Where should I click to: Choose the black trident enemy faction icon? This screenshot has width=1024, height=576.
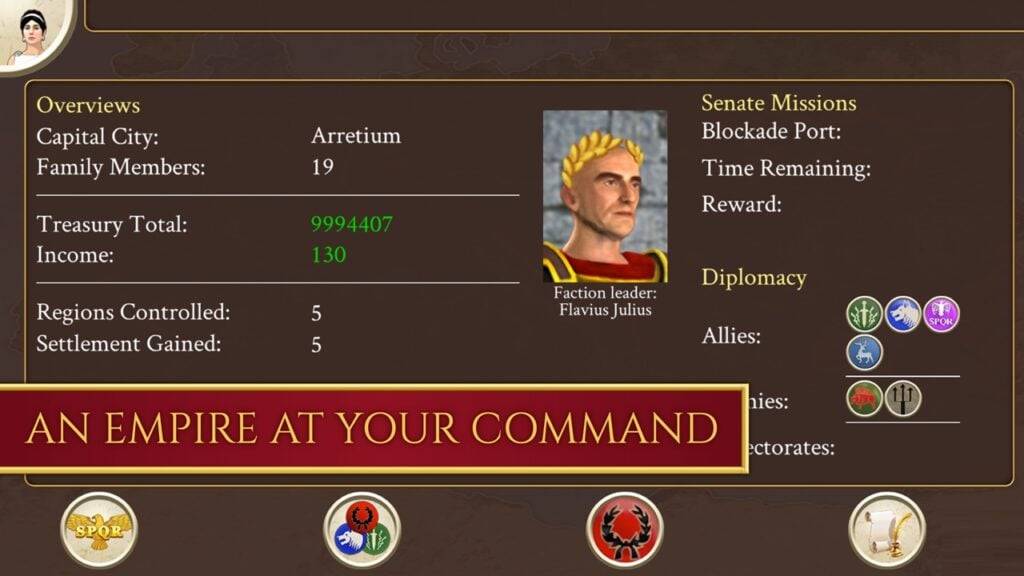903,398
